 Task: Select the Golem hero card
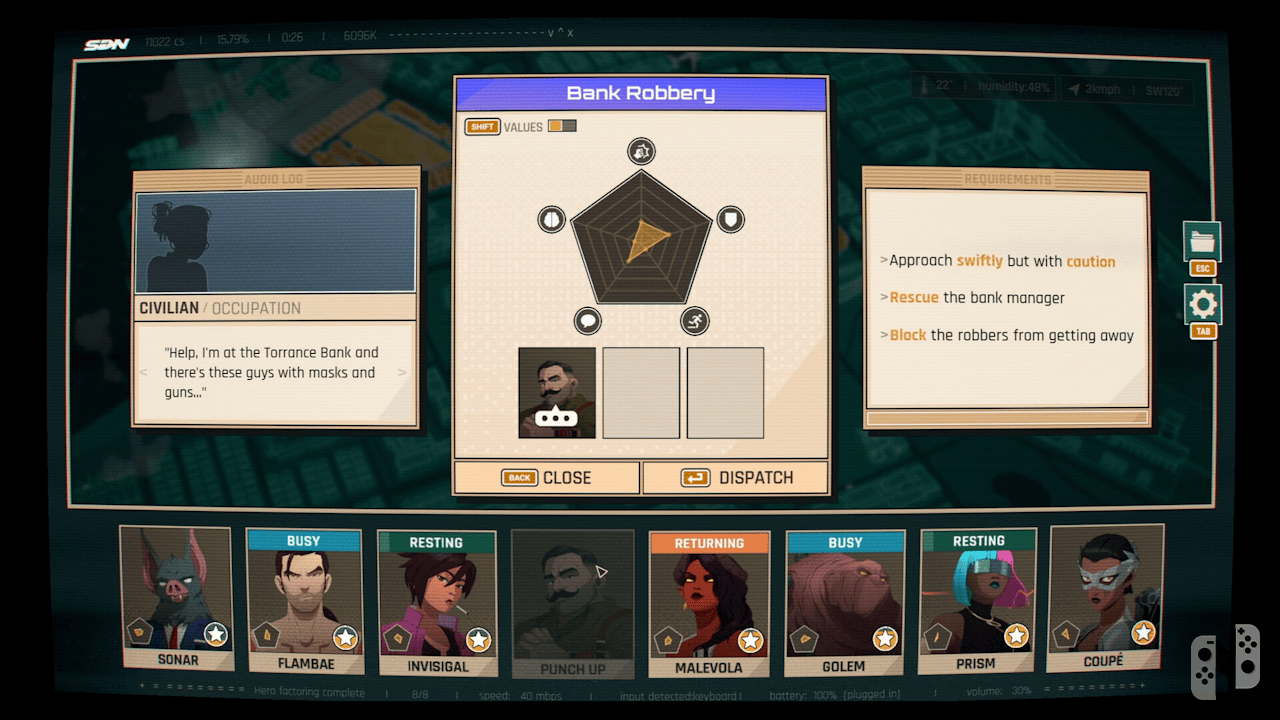coord(845,602)
